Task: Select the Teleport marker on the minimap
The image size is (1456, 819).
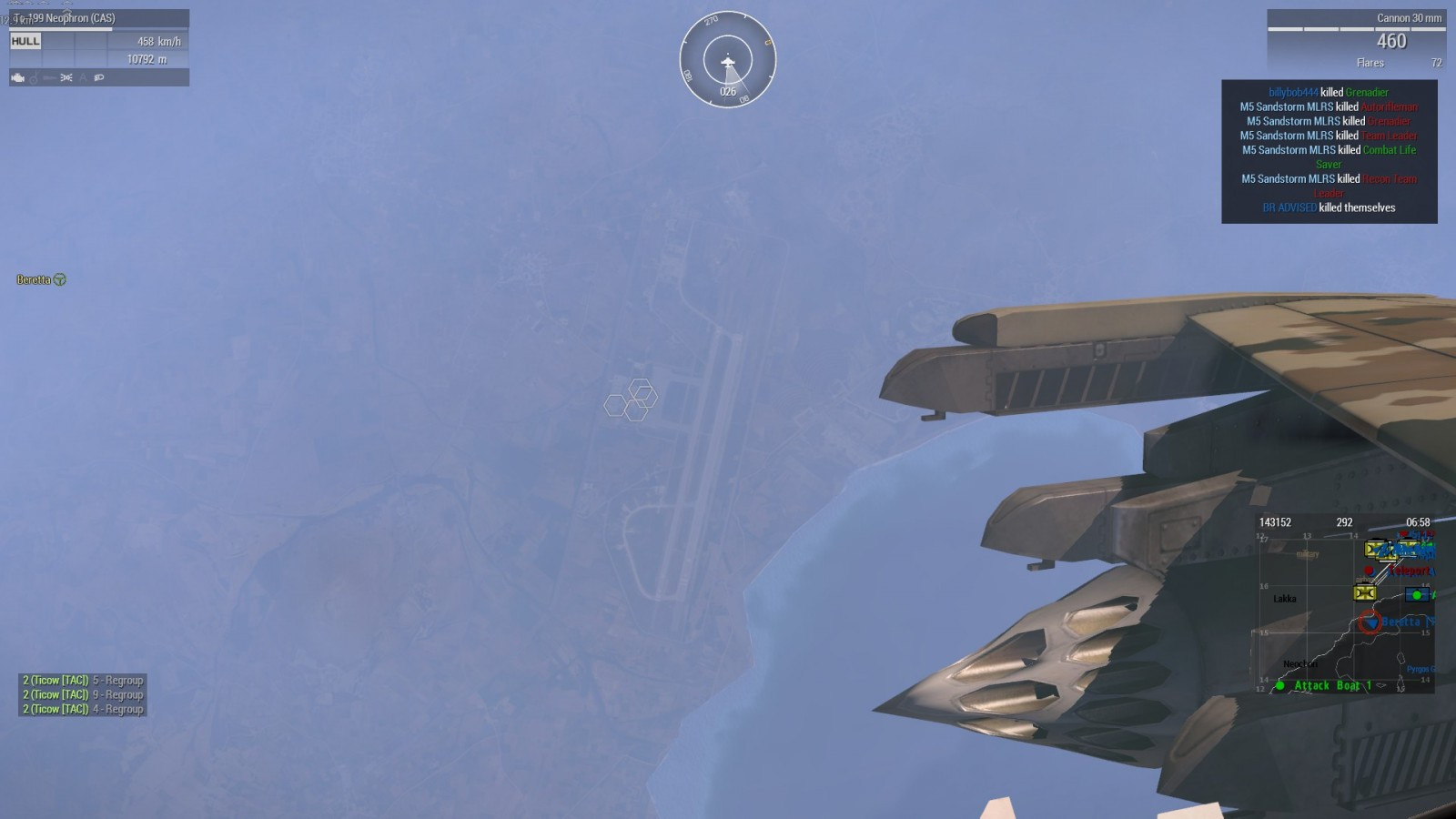Action: 1408,571
